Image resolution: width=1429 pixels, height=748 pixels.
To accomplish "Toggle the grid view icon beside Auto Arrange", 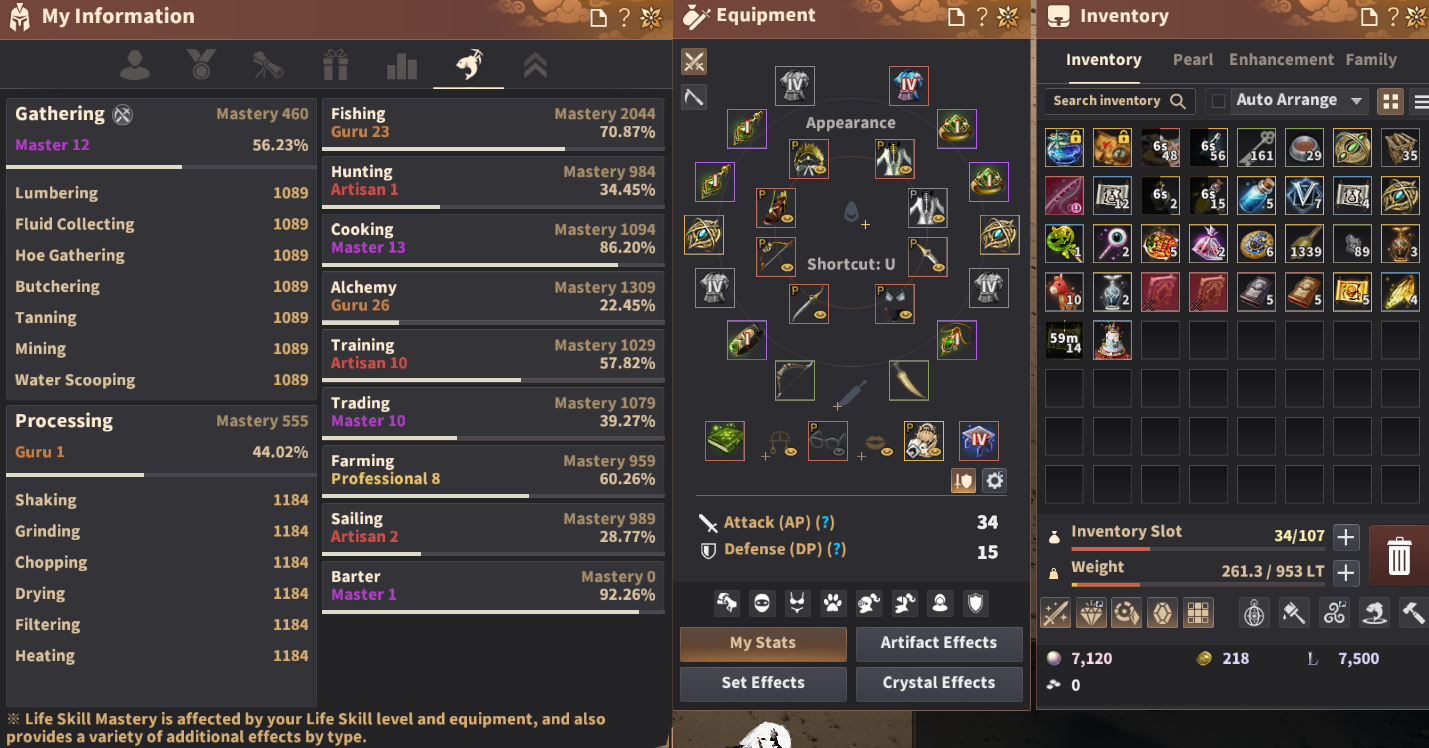I will [x=1390, y=100].
